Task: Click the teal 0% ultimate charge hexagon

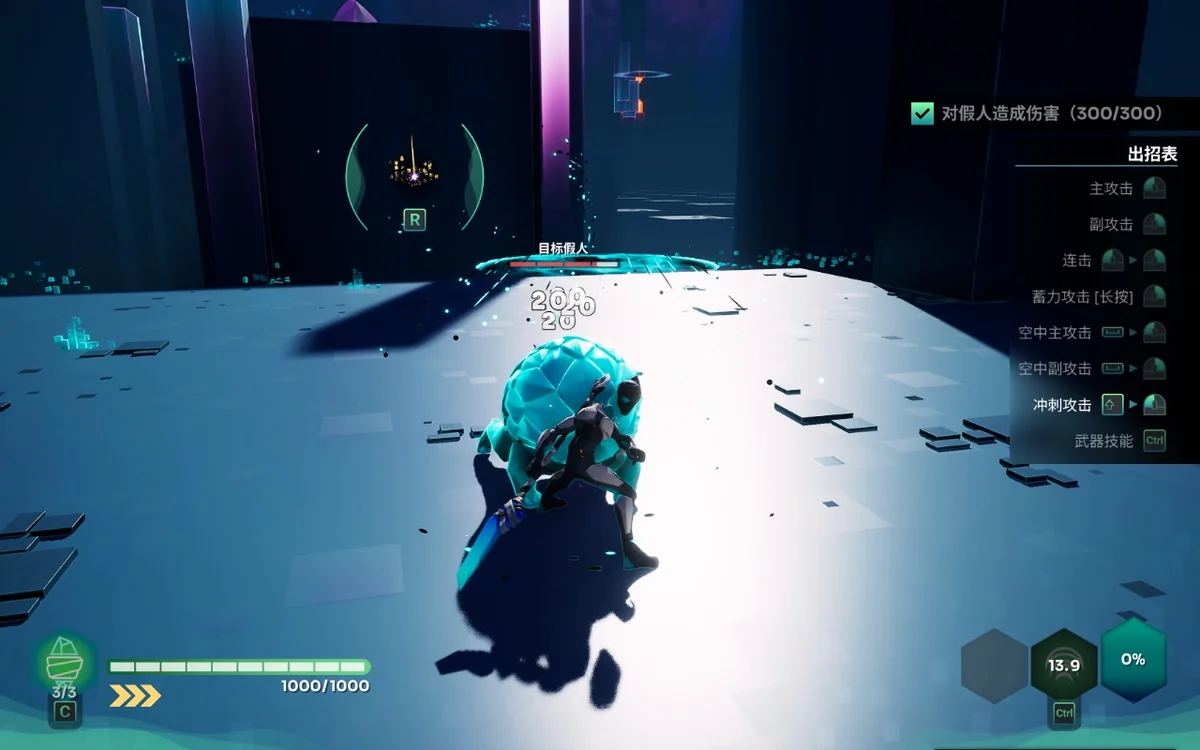Action: click(x=1133, y=659)
